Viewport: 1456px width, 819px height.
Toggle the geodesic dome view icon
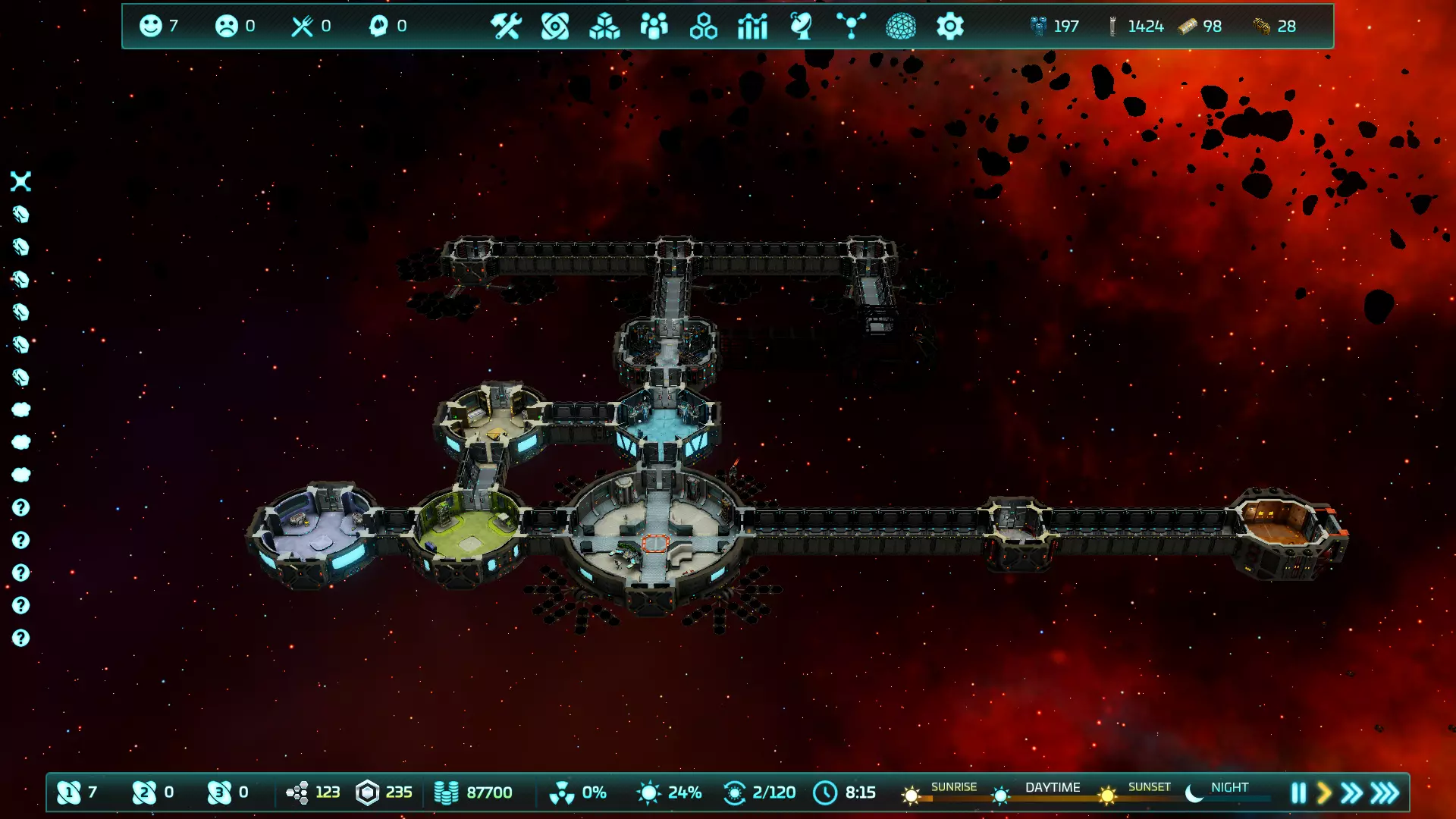[x=901, y=27]
